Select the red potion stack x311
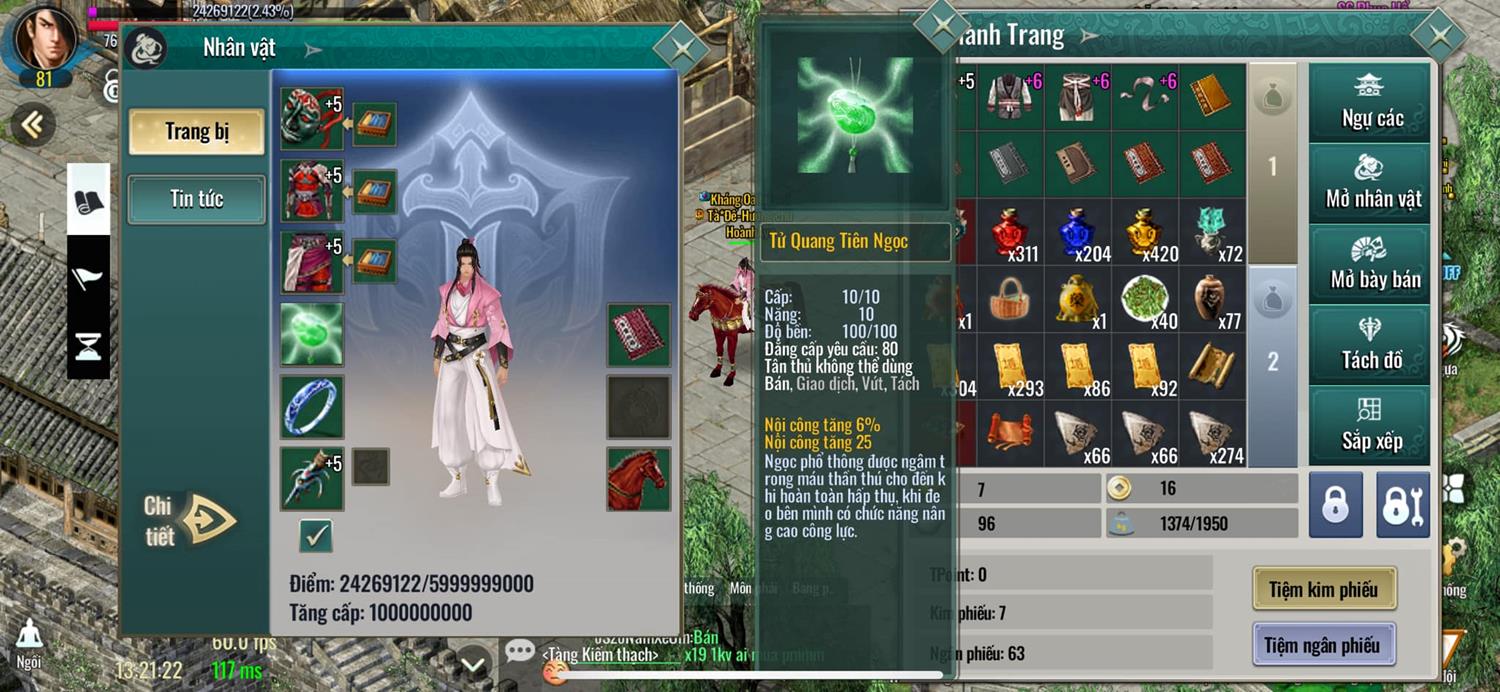Viewport: 1500px width, 692px height. 1011,232
